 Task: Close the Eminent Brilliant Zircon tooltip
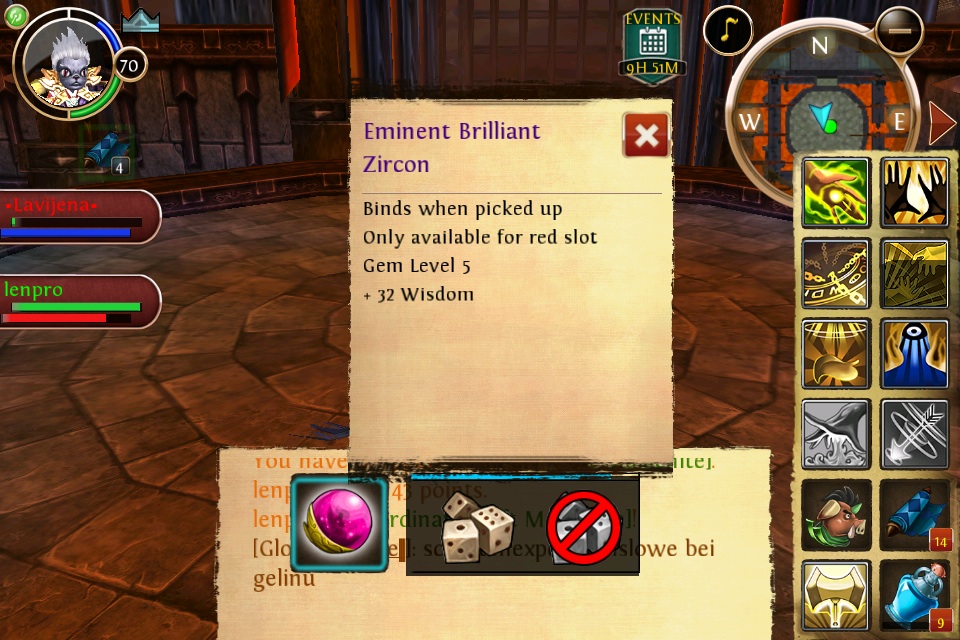[x=646, y=135]
